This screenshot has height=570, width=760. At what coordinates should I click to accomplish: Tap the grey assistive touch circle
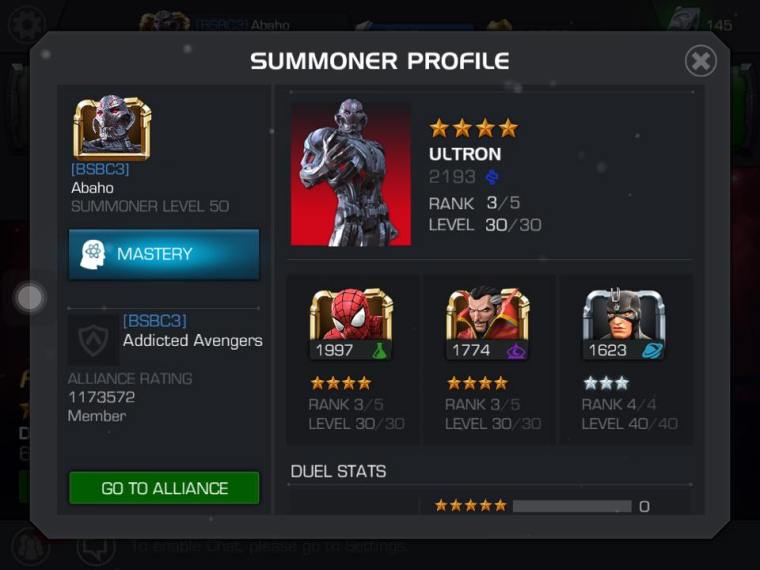click(31, 297)
